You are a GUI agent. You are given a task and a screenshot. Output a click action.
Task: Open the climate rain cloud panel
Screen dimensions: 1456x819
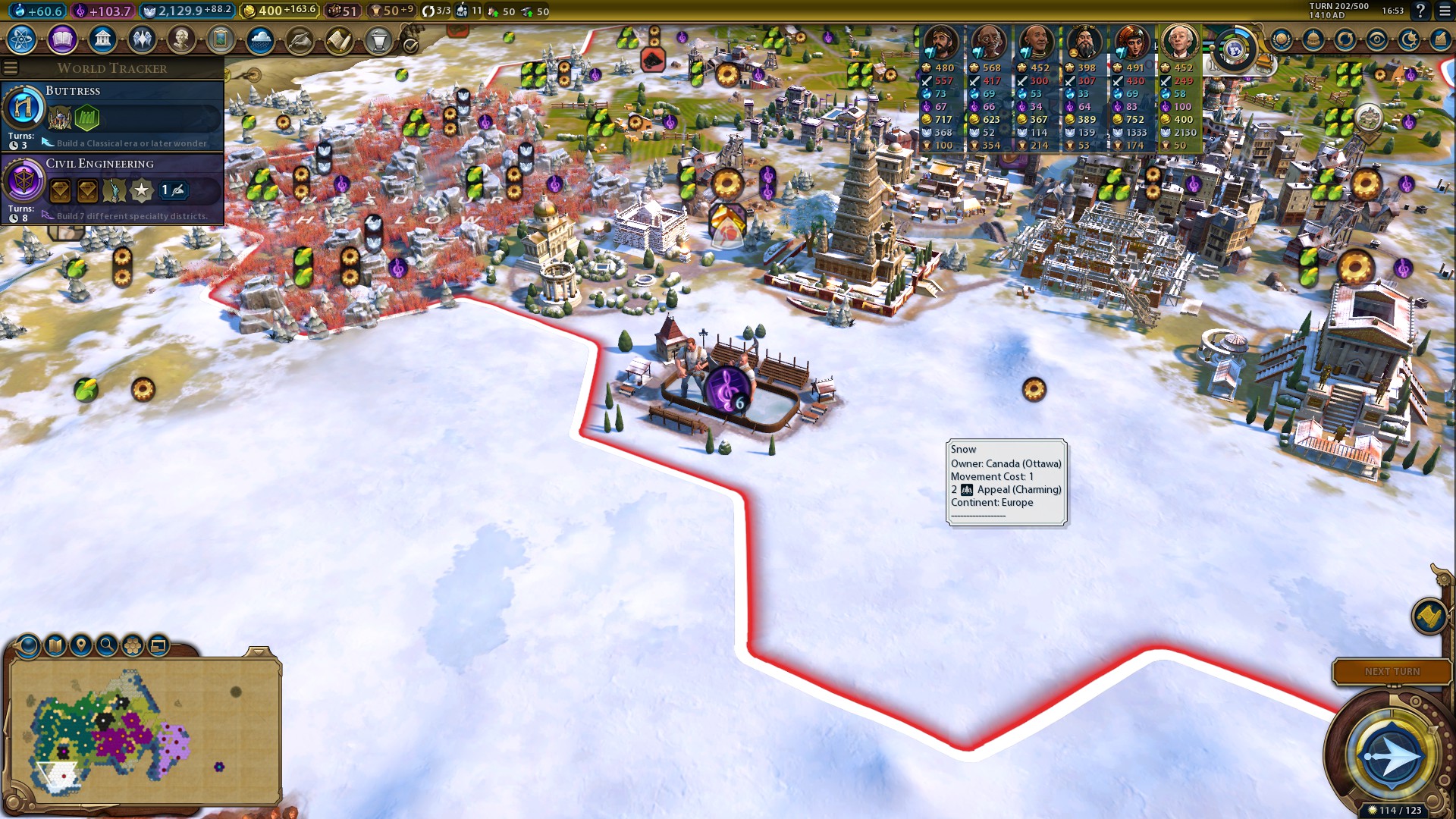tap(260, 39)
